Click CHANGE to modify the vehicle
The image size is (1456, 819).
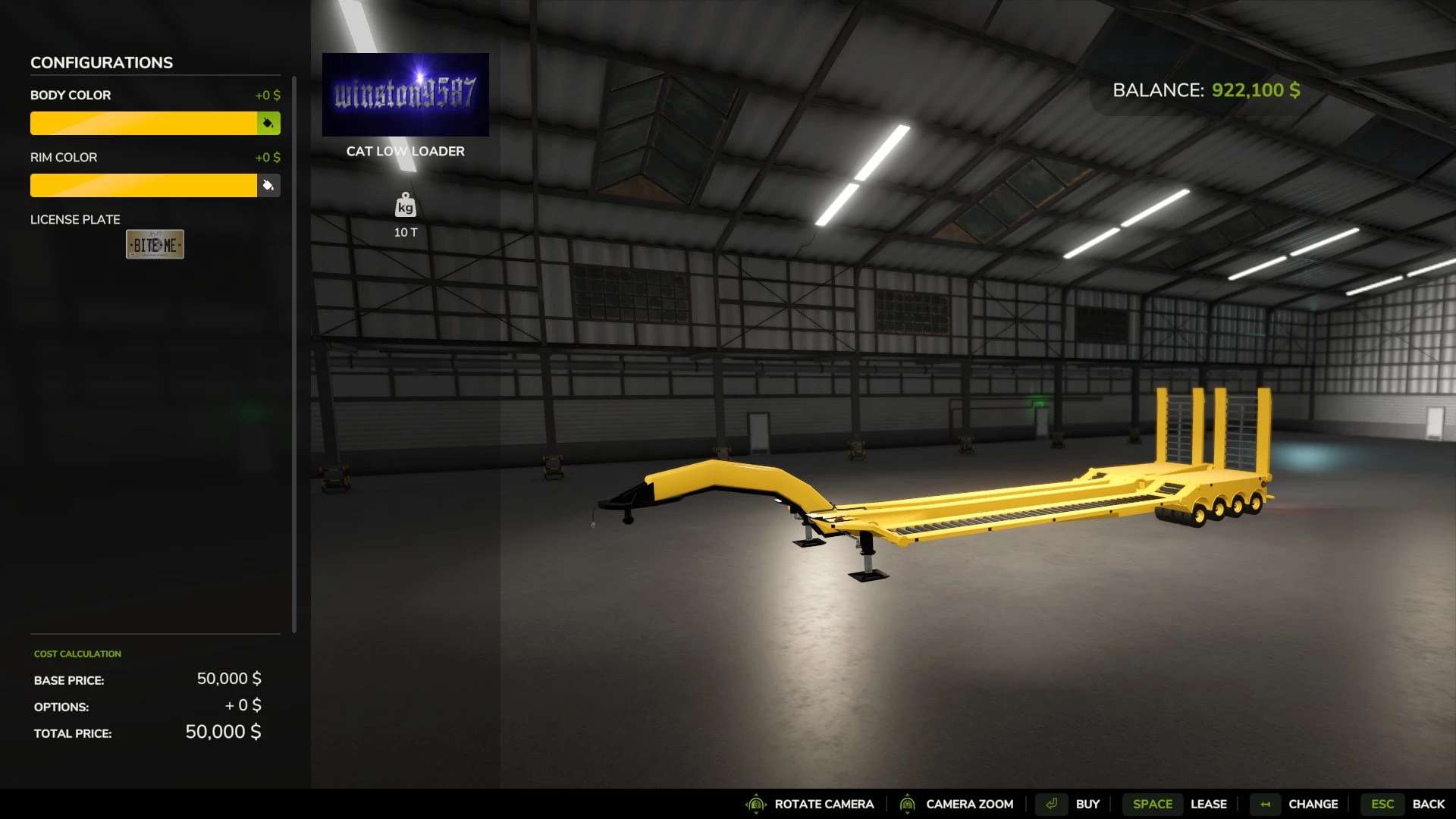point(1313,804)
